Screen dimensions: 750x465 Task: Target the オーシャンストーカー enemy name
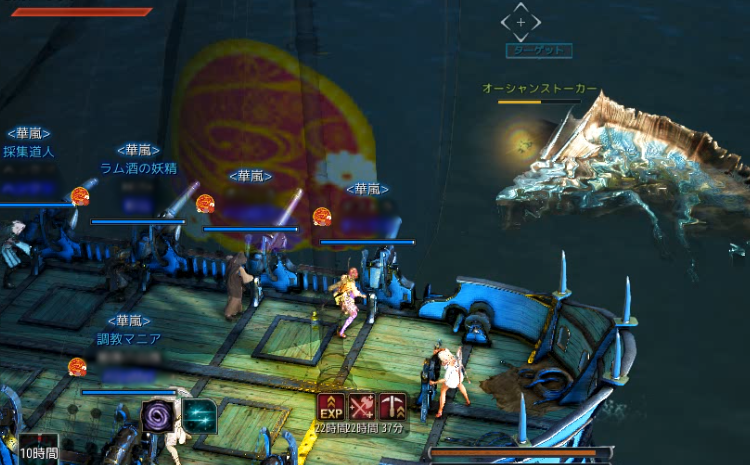[540, 89]
